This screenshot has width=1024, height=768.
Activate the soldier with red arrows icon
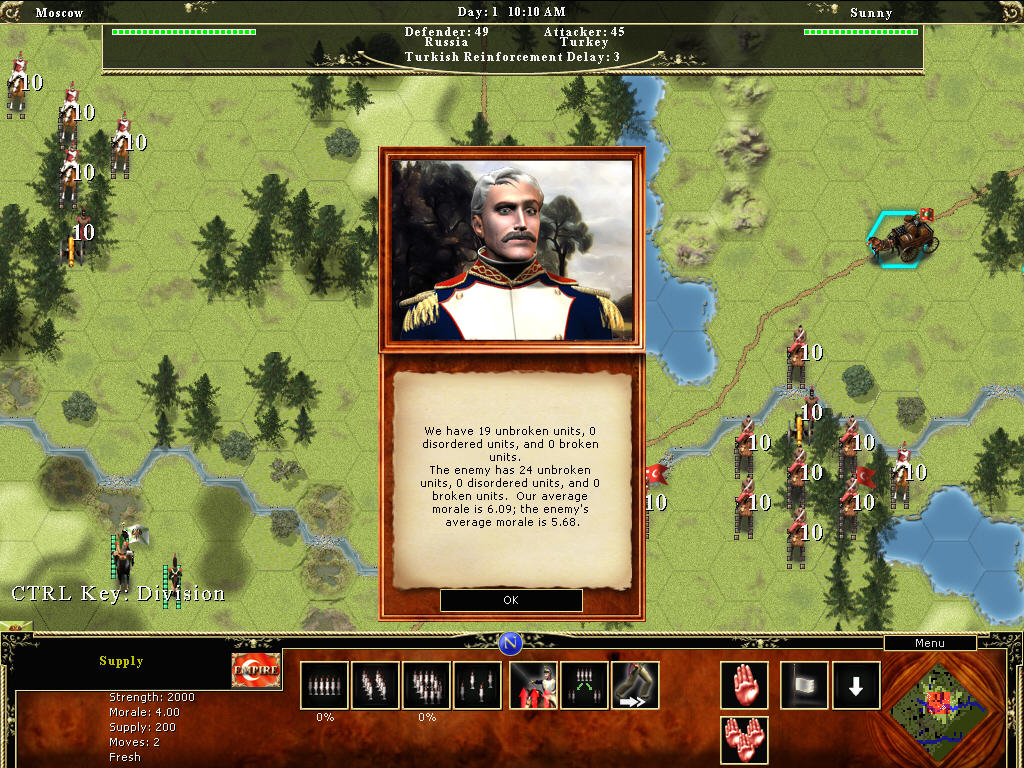pyautogui.click(x=534, y=685)
